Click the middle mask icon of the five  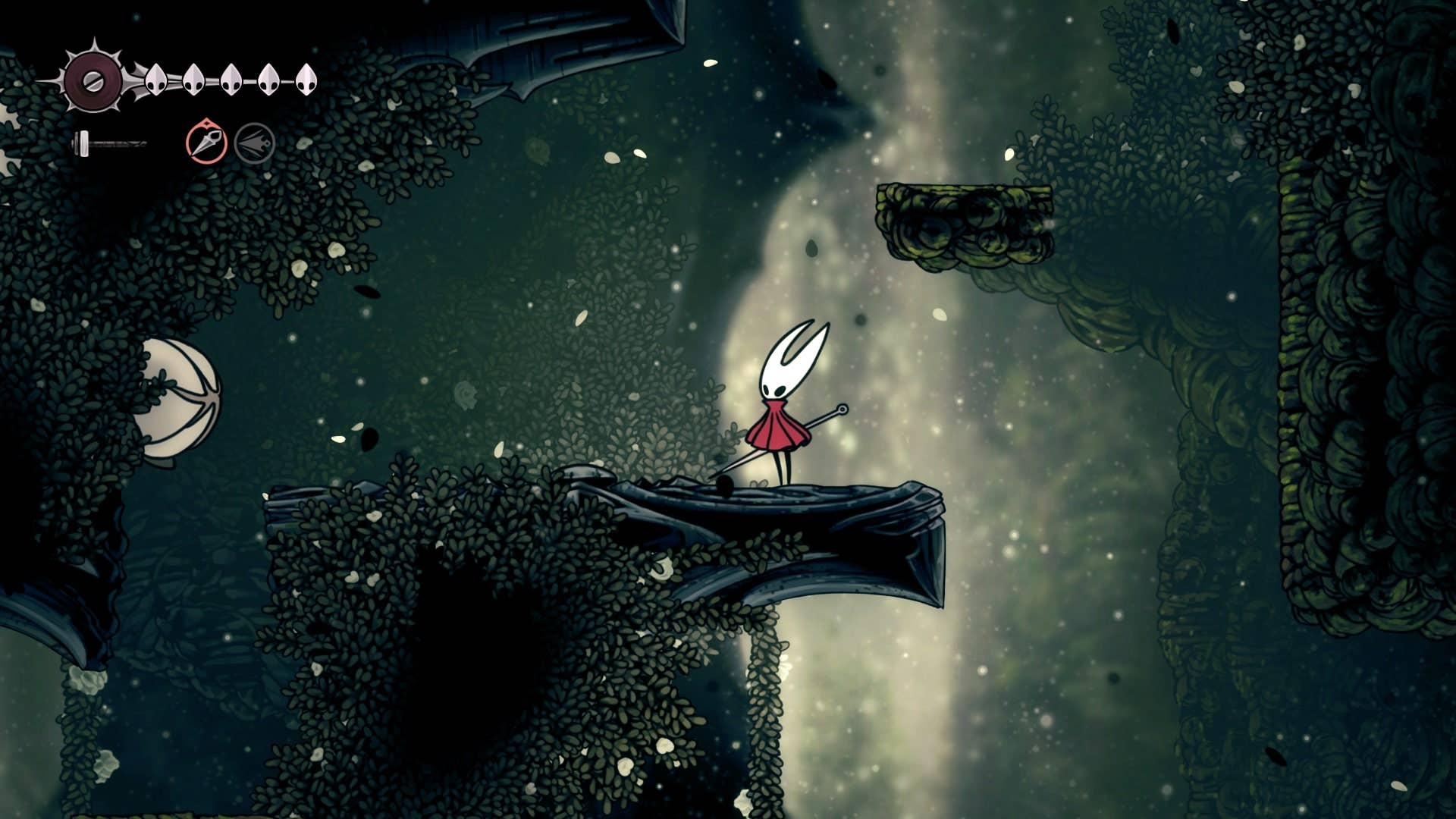[x=231, y=80]
